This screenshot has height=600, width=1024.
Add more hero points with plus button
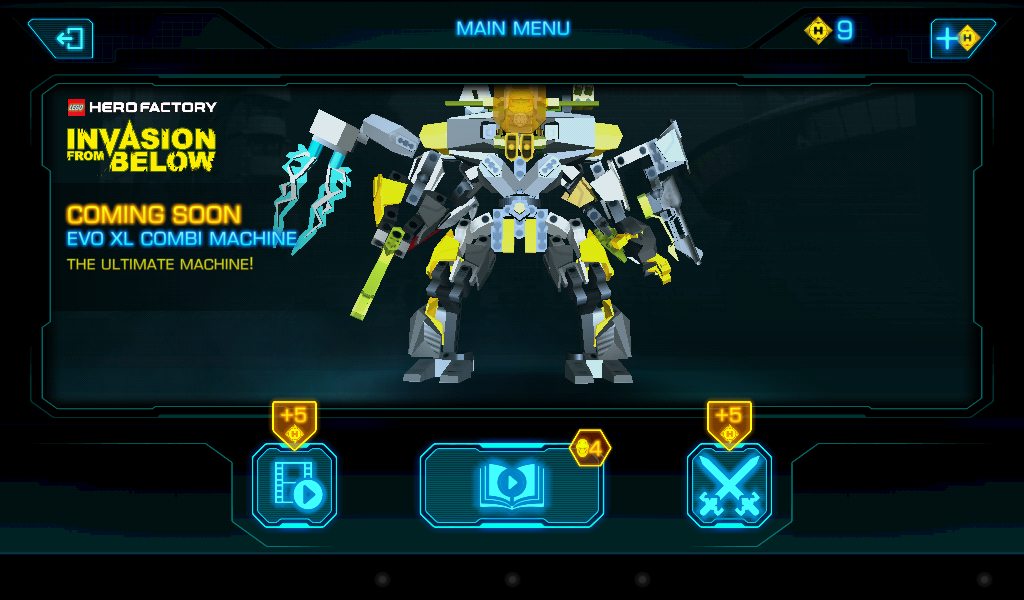[956, 39]
